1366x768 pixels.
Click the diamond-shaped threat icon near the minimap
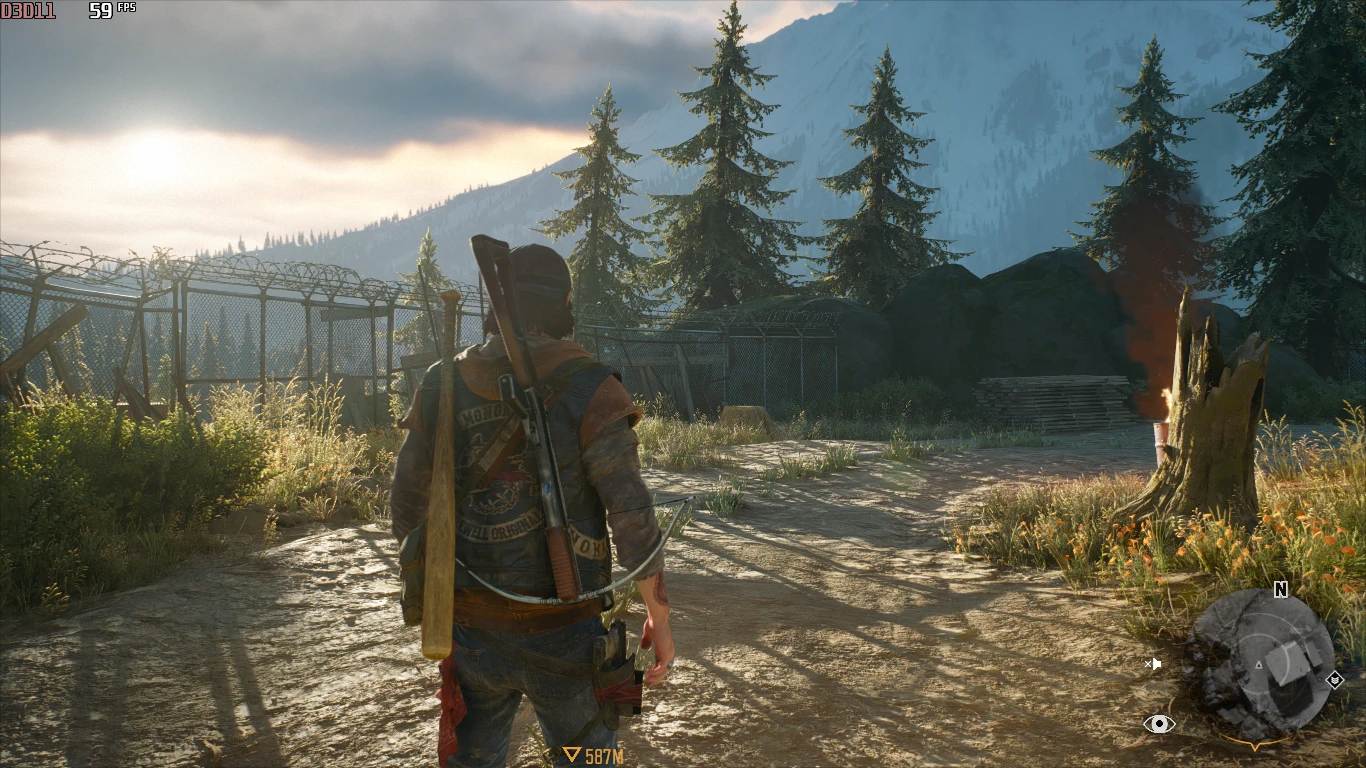1335,679
